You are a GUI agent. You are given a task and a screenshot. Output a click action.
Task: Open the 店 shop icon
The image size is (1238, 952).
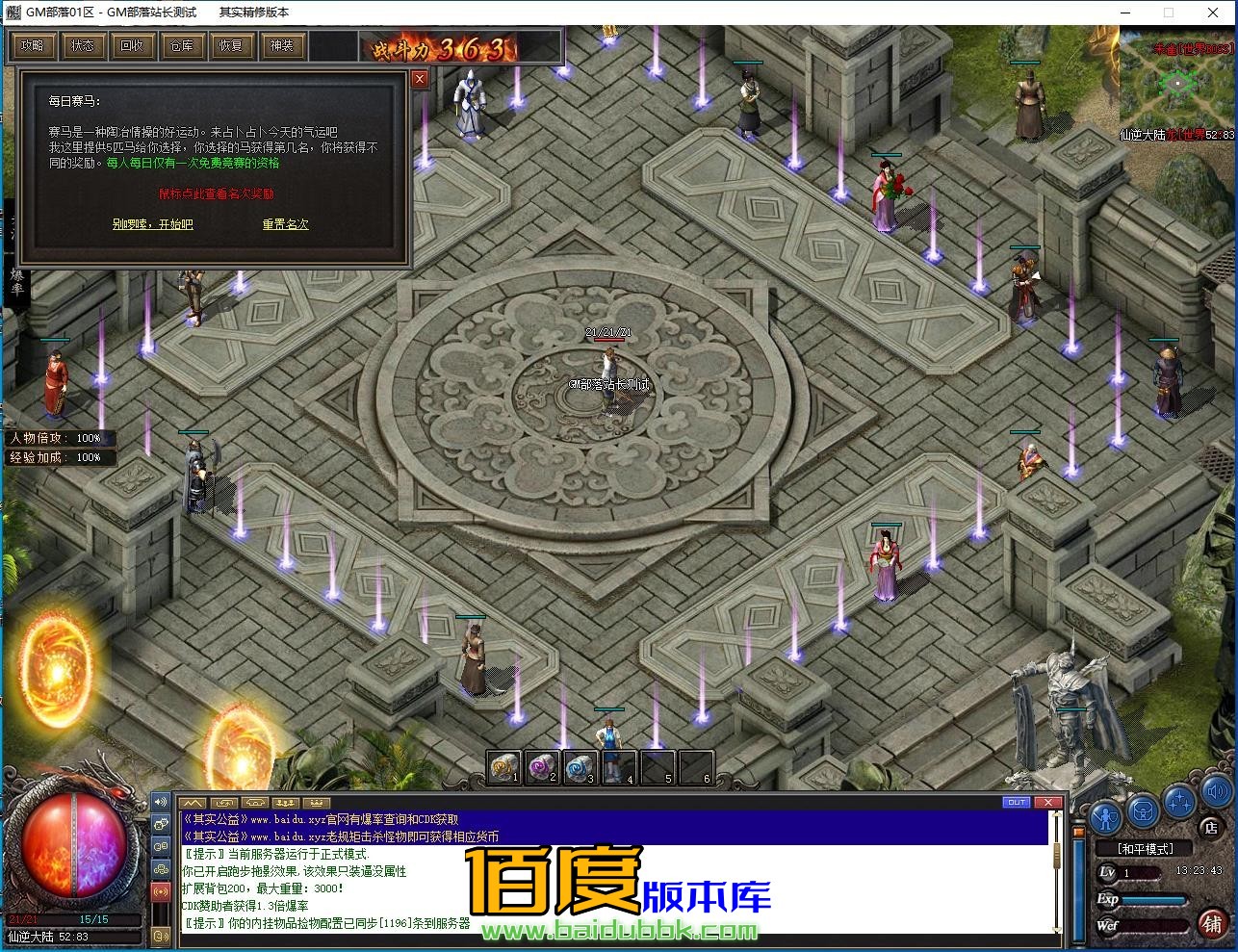tap(1211, 827)
